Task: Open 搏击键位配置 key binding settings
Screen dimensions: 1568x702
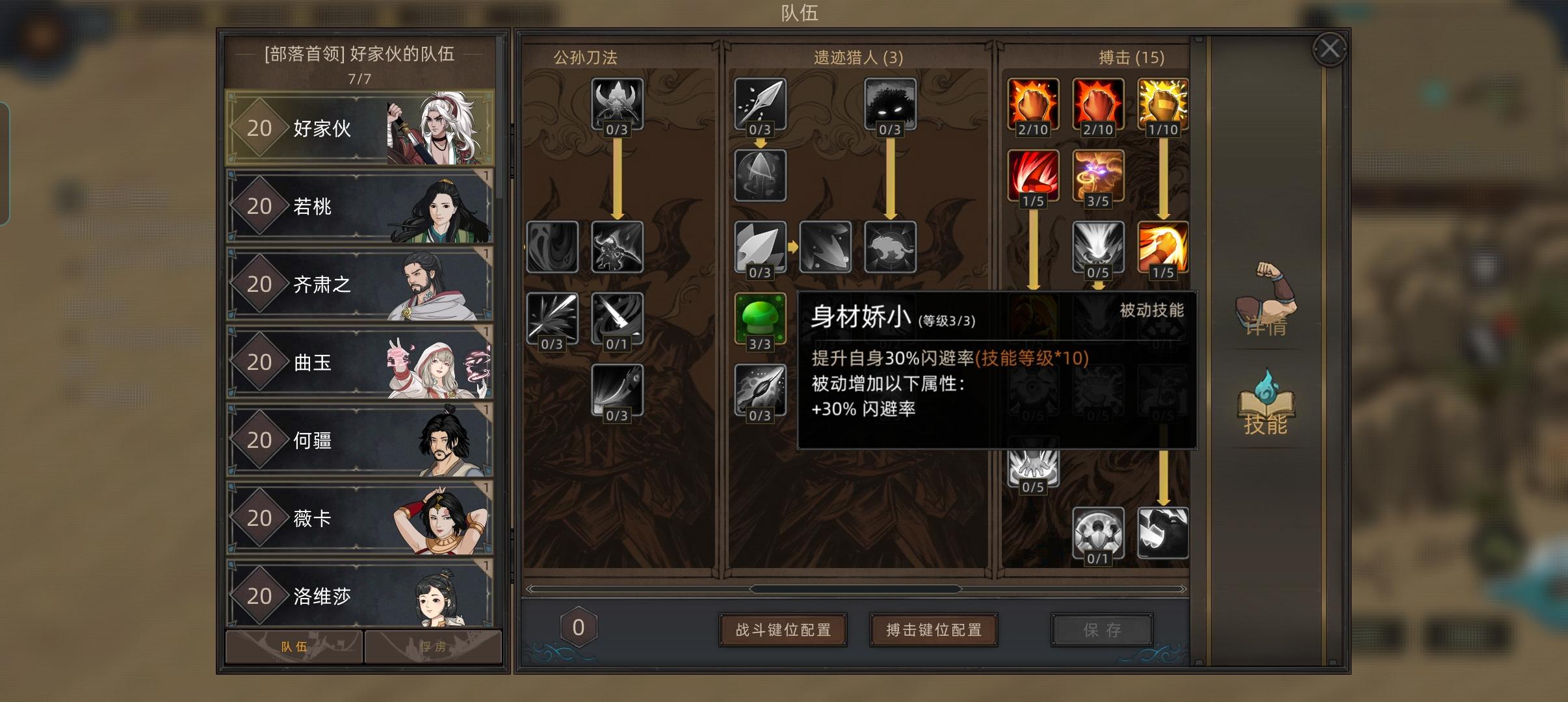Action: point(934,629)
